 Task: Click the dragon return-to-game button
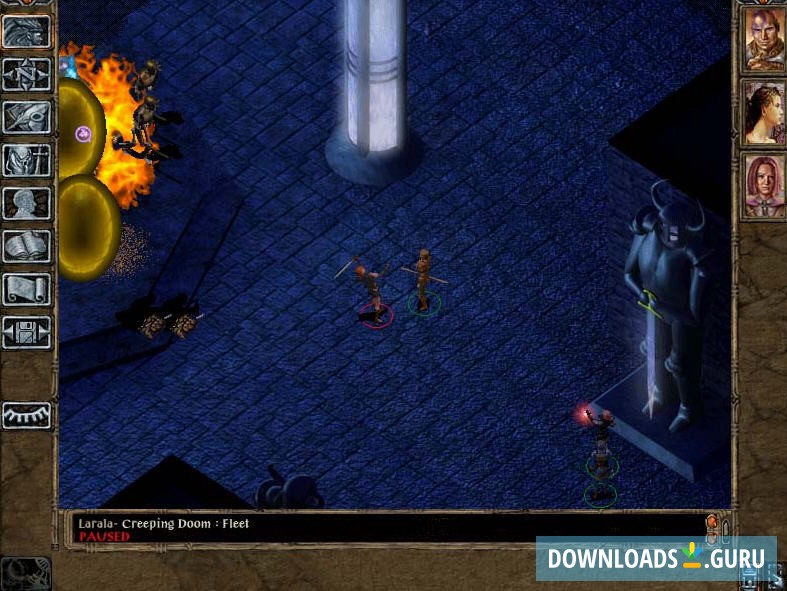(x=27, y=31)
